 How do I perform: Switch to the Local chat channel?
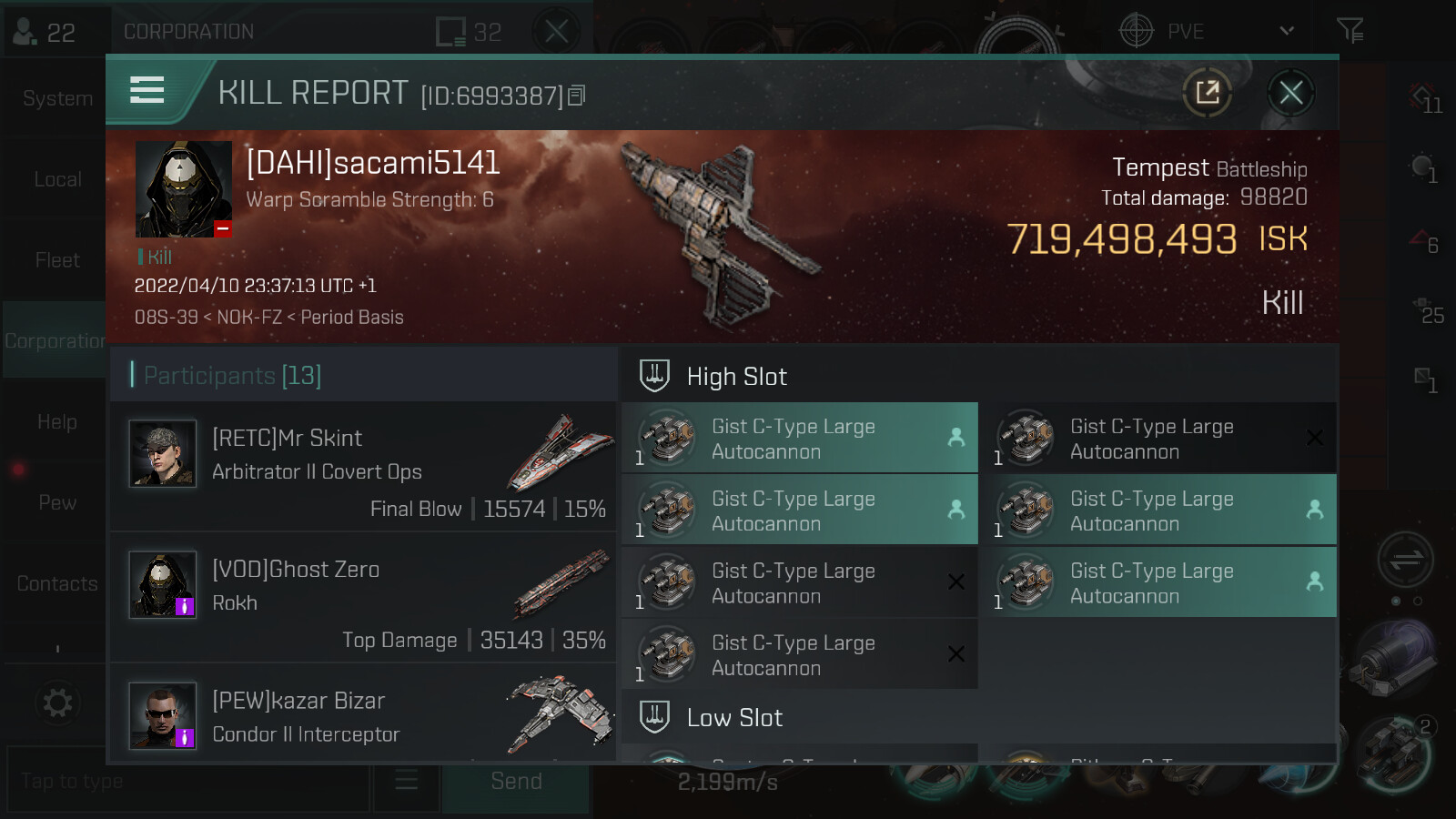(56, 179)
